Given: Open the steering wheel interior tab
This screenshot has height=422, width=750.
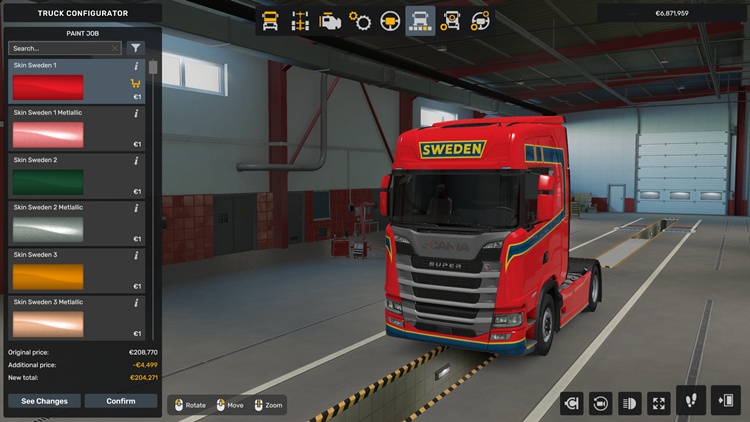Looking at the screenshot, I should point(390,20).
